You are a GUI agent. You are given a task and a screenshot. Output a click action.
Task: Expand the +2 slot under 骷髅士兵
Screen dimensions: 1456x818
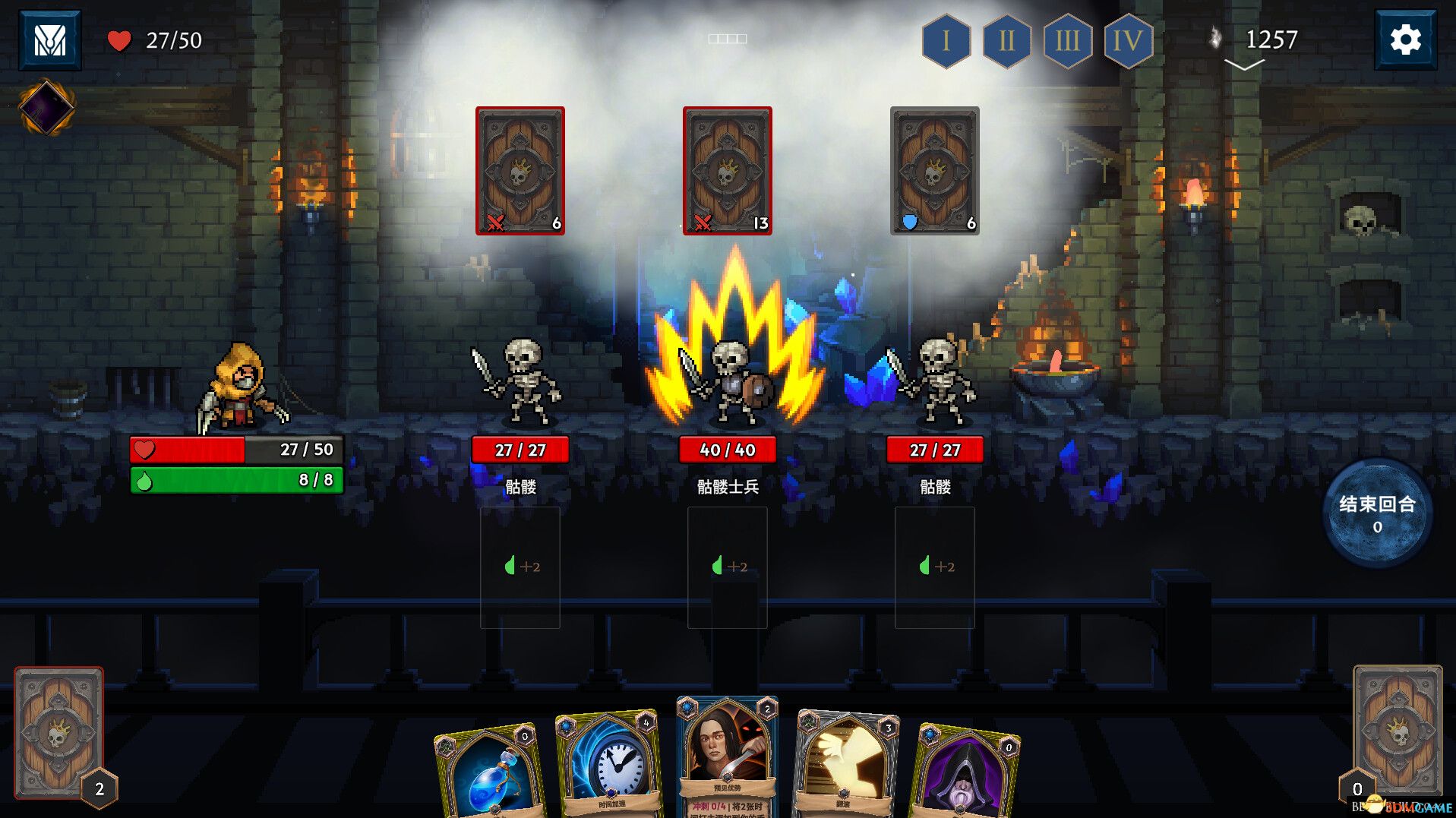coord(727,566)
